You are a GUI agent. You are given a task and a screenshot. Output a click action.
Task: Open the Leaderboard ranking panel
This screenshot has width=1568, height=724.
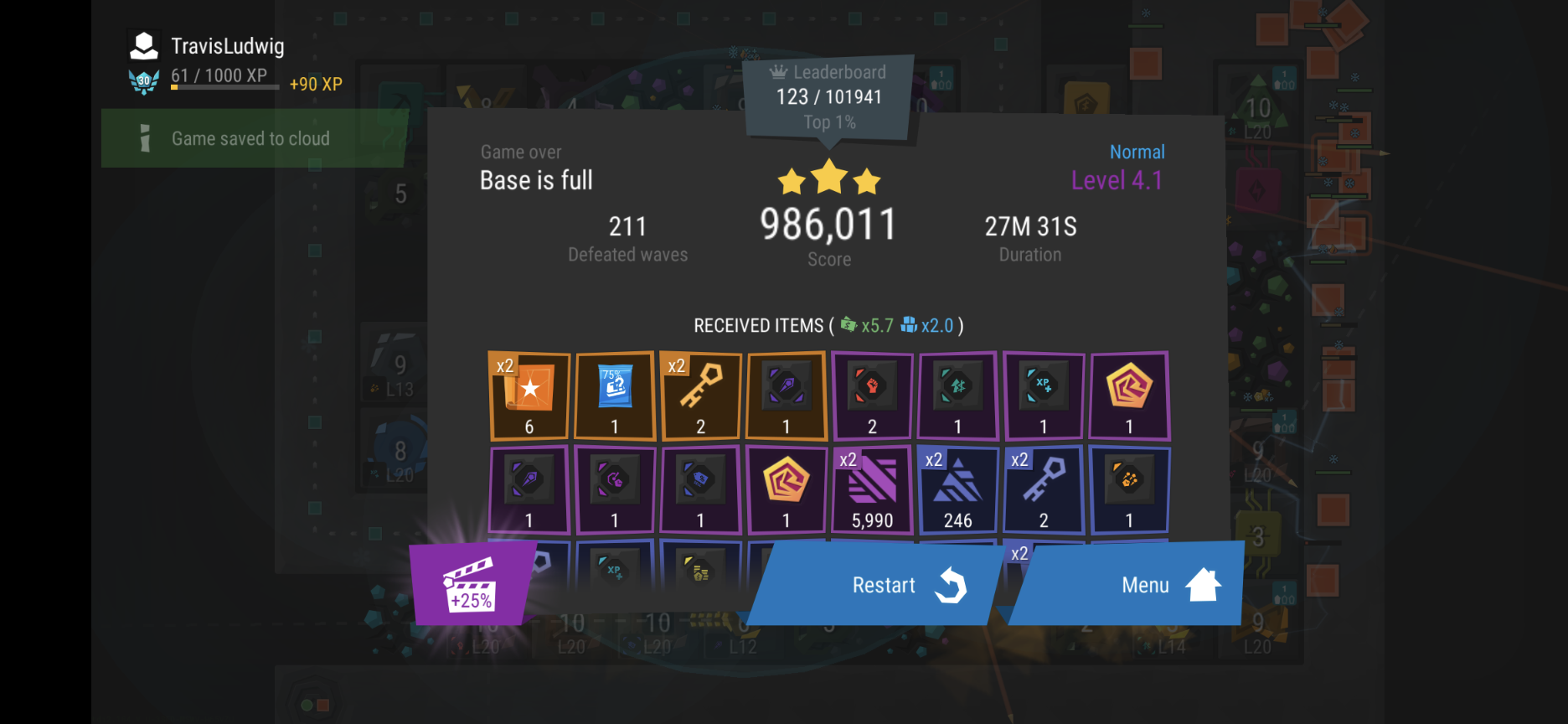click(x=828, y=97)
